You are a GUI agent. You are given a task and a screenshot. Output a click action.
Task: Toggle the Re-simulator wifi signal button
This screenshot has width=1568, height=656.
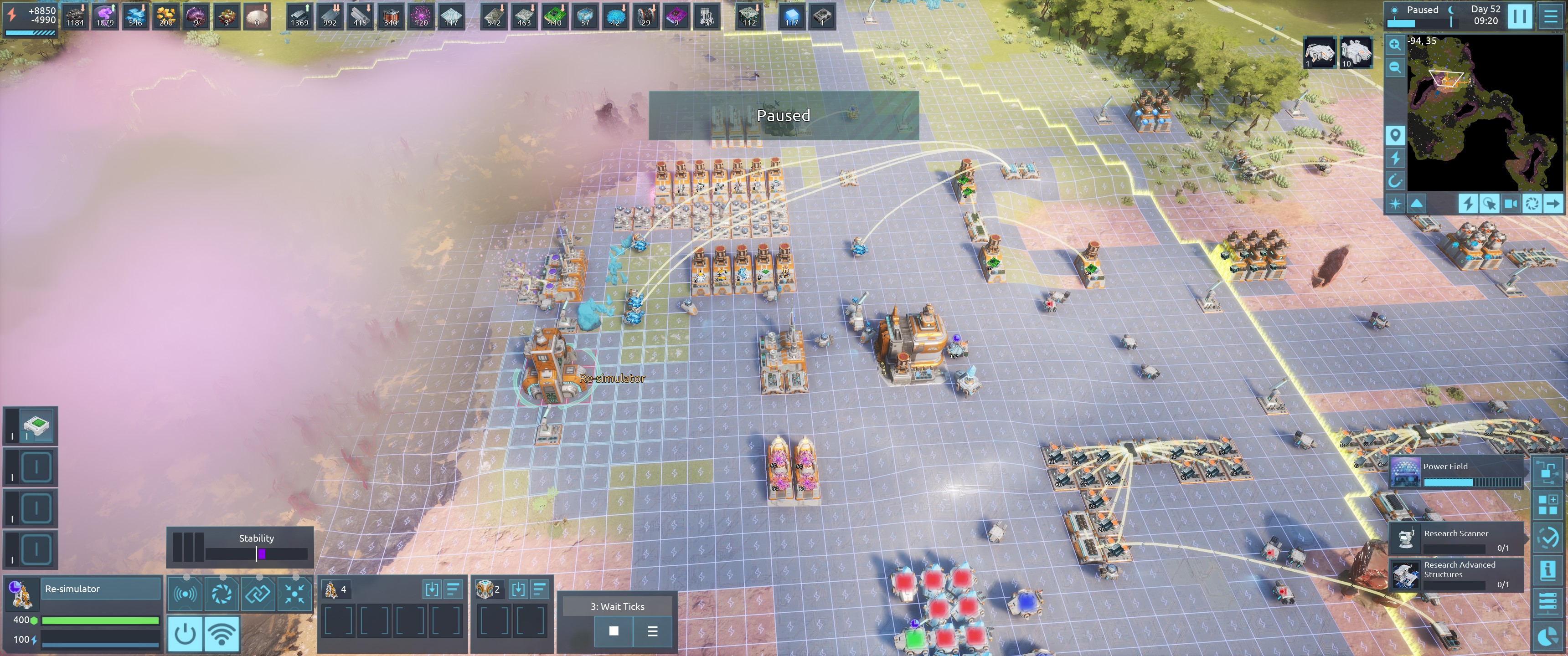click(x=222, y=634)
